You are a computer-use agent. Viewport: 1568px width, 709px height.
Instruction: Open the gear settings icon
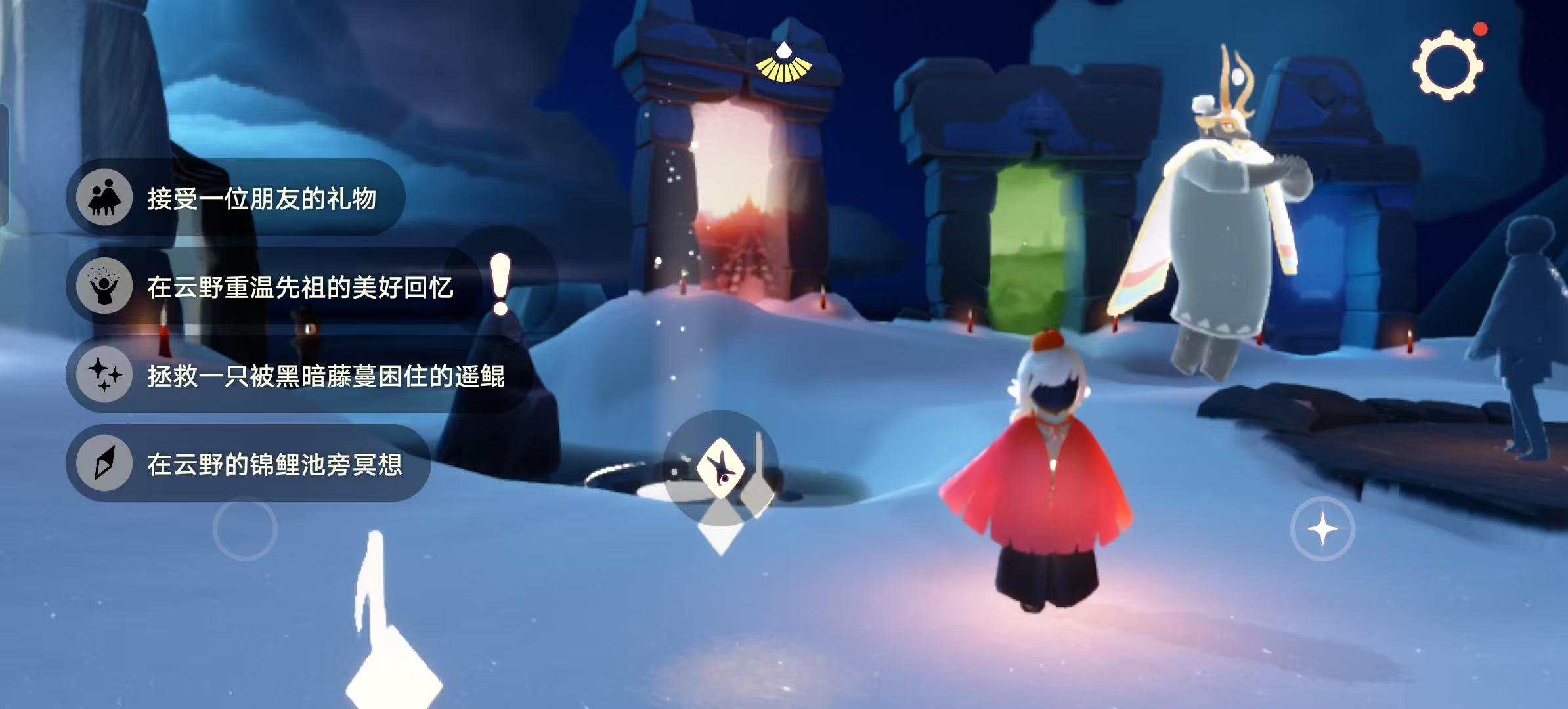(1447, 65)
